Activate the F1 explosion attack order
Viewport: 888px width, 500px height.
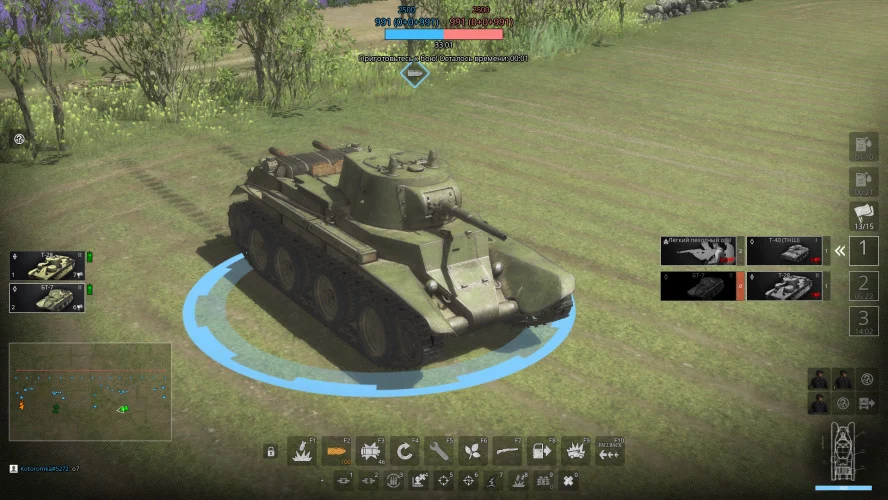coord(302,451)
